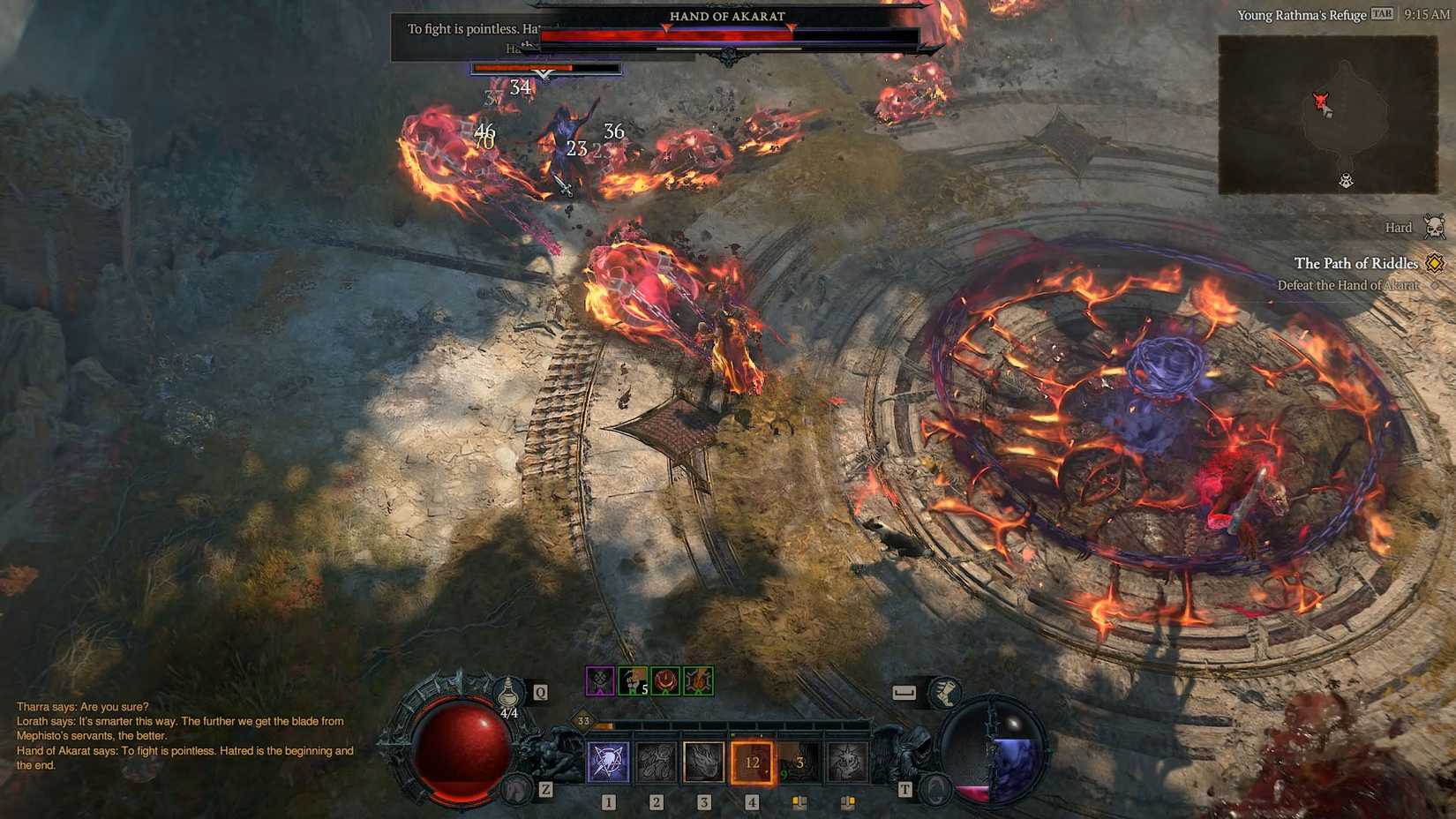The image size is (1456, 819).
Task: Click the level 33 experience emblem
Action: 582,721
